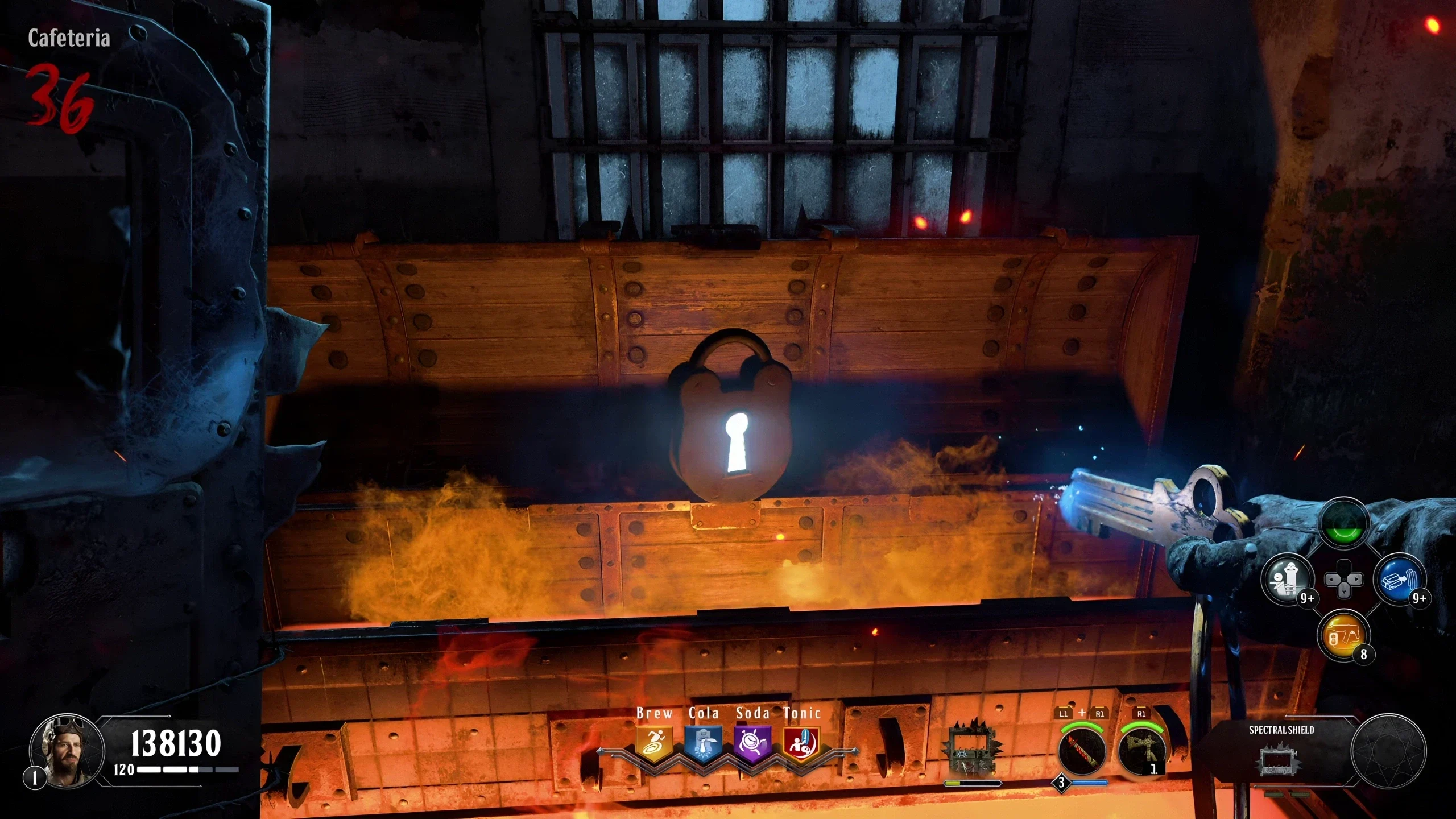Viewport: 1456px width, 819px height.
Task: Click the player character portrait
Action: pos(67,751)
